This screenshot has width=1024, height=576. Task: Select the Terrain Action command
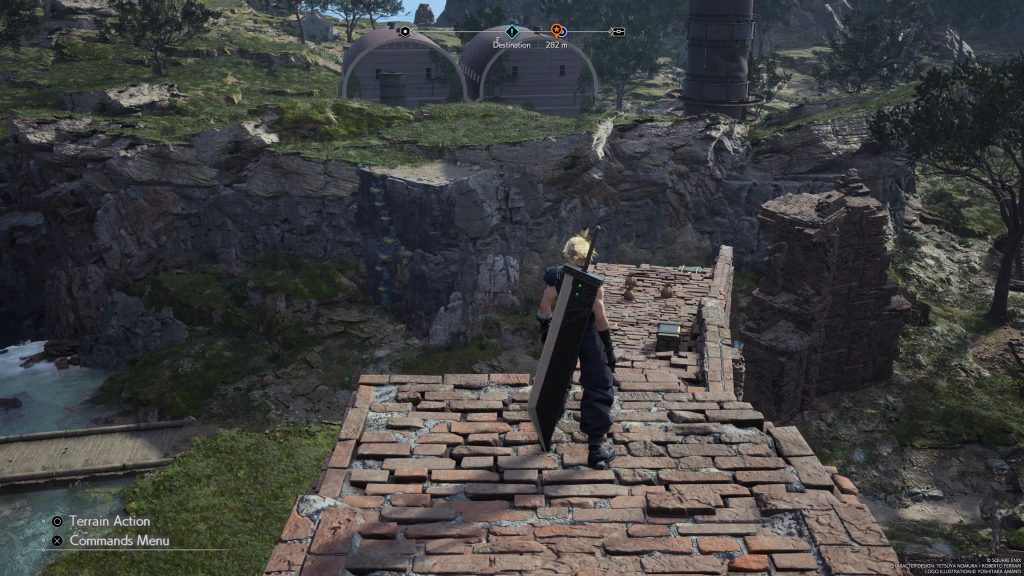tap(110, 521)
